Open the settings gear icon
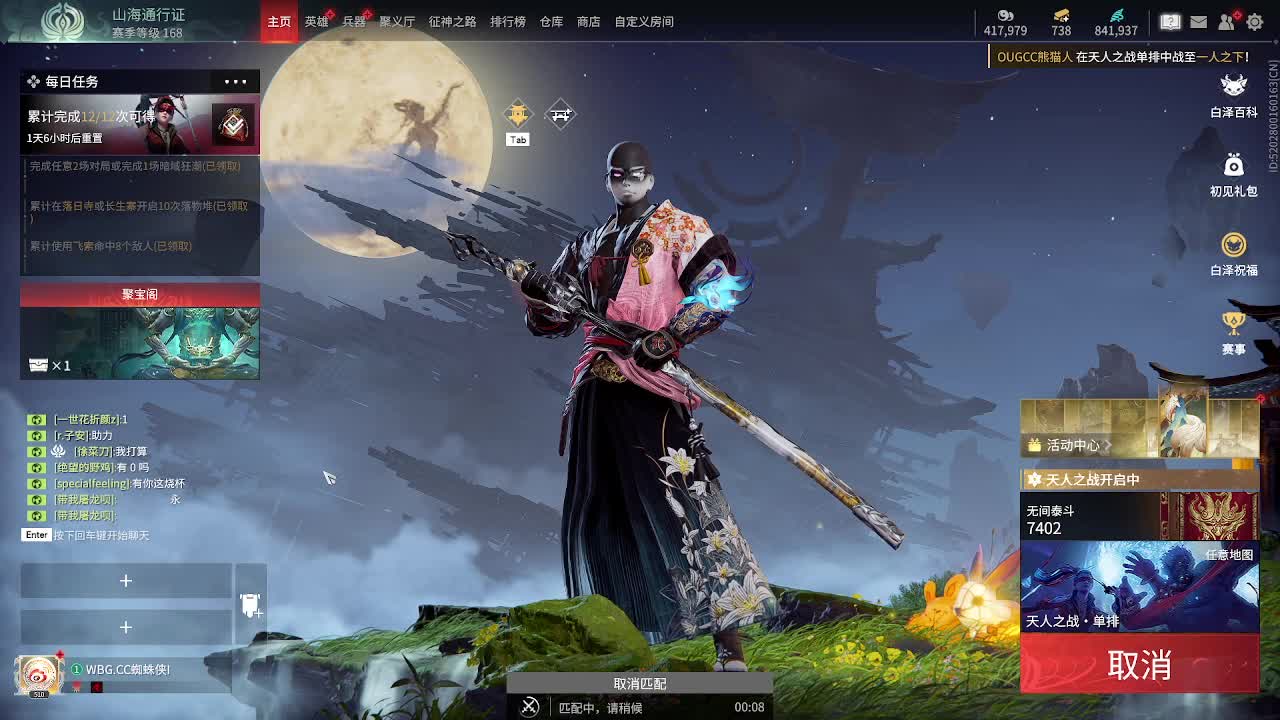 [1254, 21]
